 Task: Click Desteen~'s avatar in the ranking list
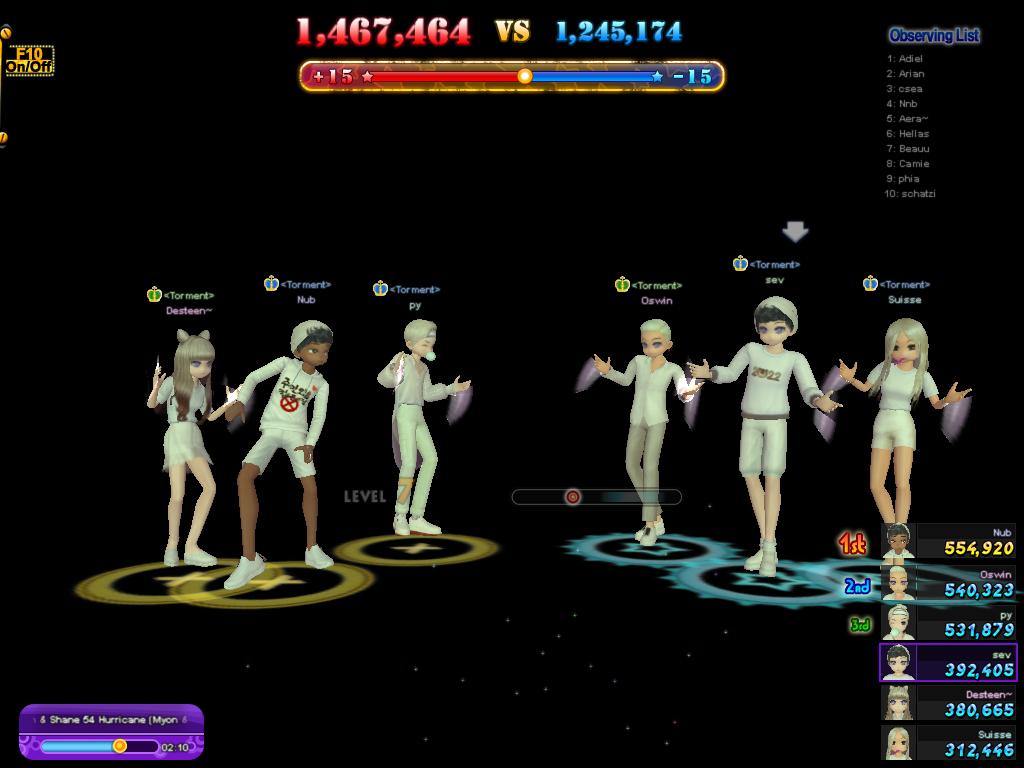[897, 703]
